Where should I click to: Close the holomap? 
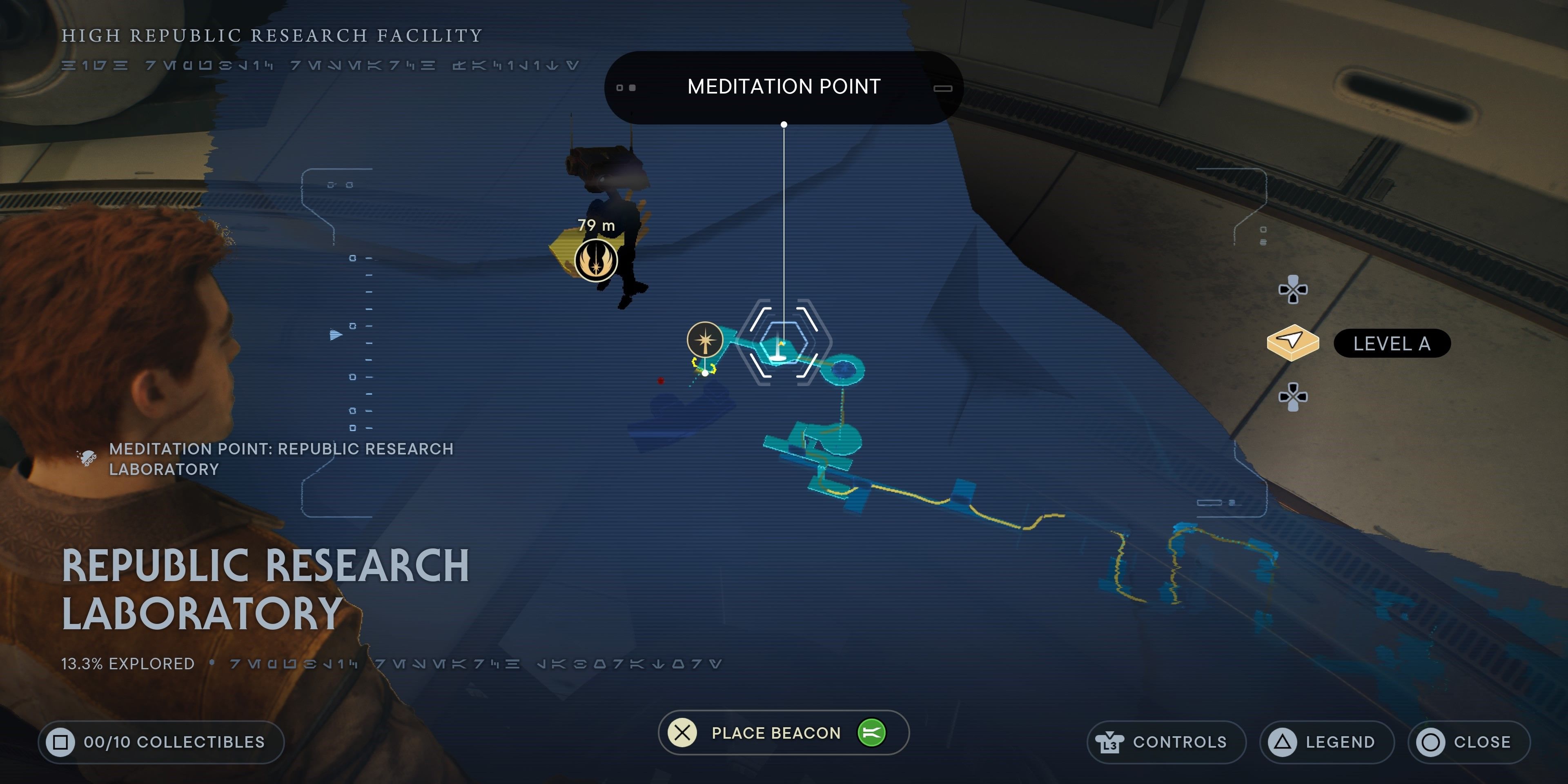tap(1468, 742)
